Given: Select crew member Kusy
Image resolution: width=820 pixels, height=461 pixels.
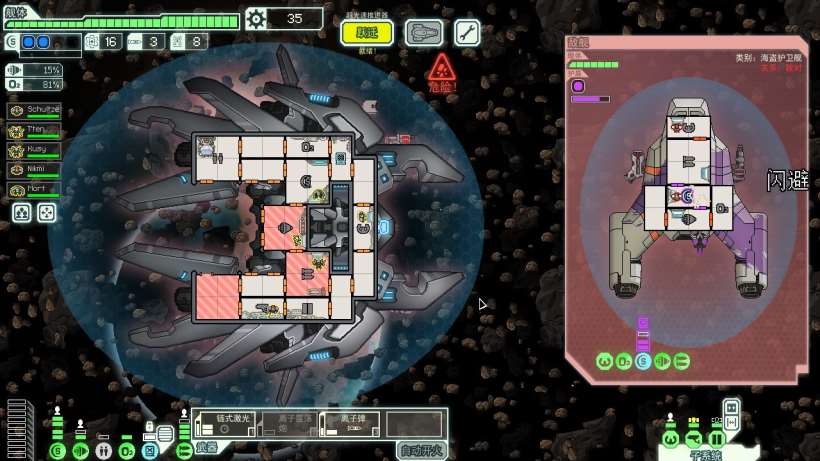Looking at the screenshot, I should (x=34, y=150).
